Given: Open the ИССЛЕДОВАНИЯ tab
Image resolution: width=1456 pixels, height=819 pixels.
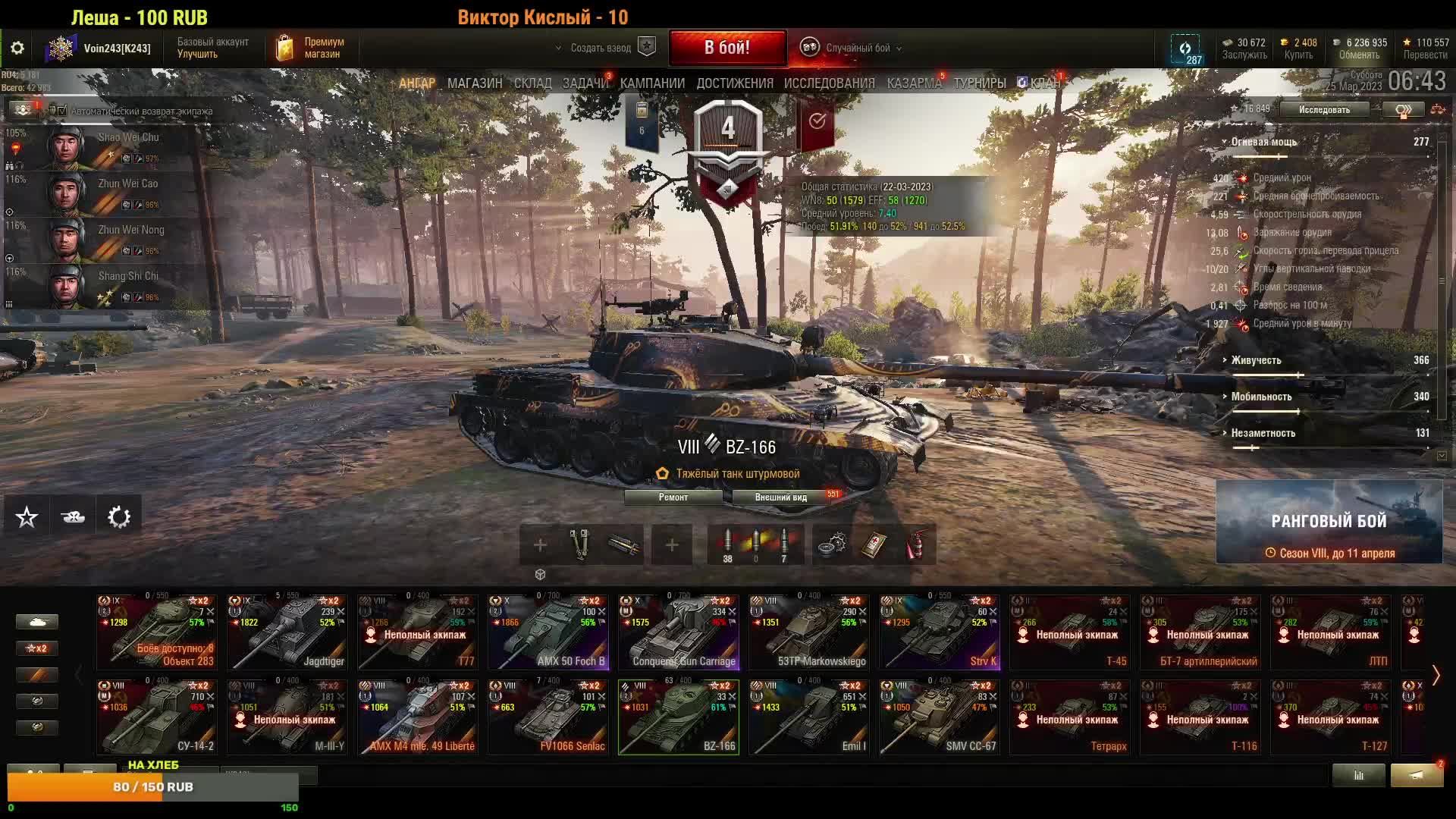Looking at the screenshot, I should pyautogui.click(x=829, y=83).
